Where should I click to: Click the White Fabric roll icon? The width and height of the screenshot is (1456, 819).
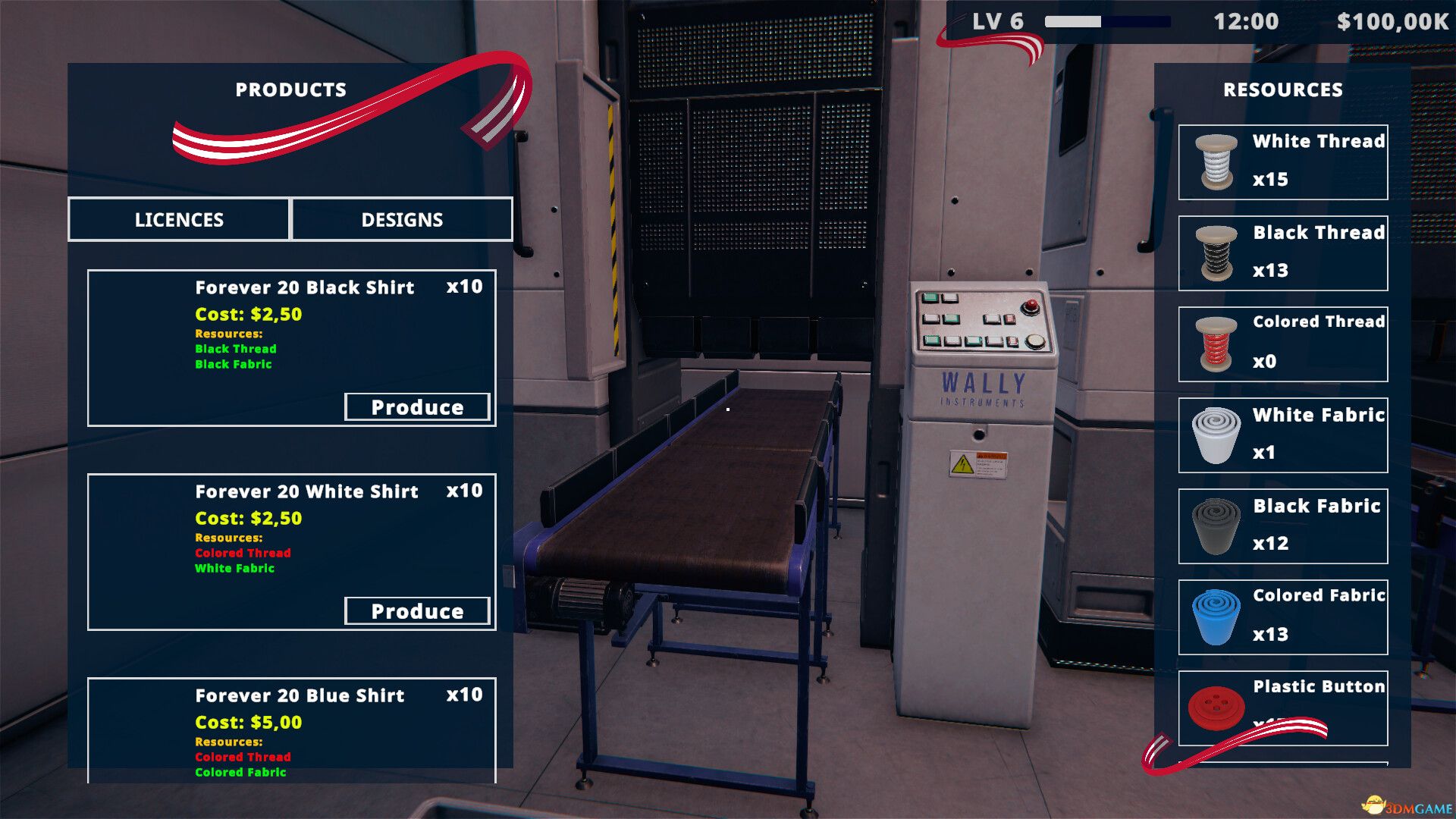1217,434
